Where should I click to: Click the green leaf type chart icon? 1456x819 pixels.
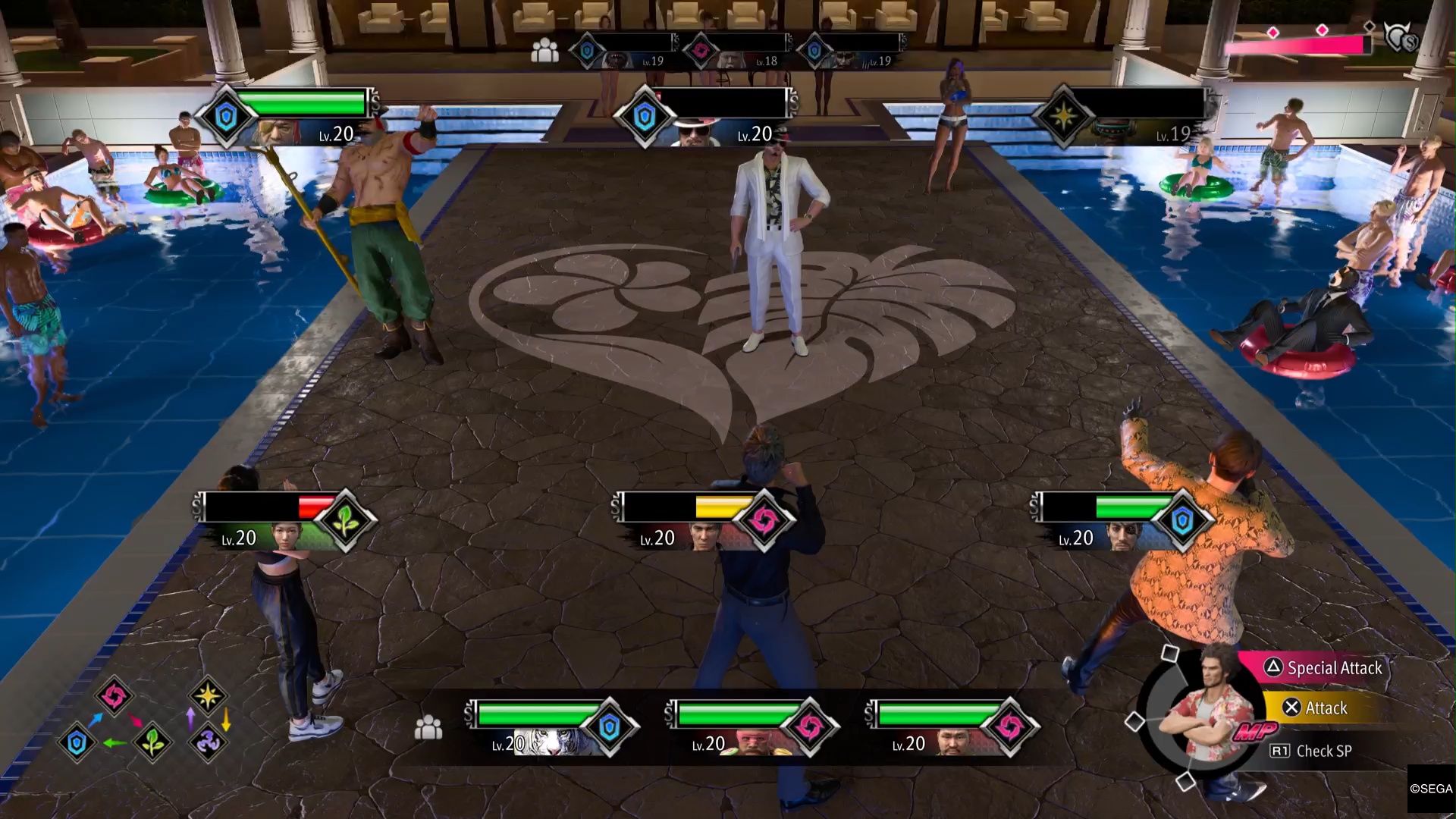click(152, 742)
